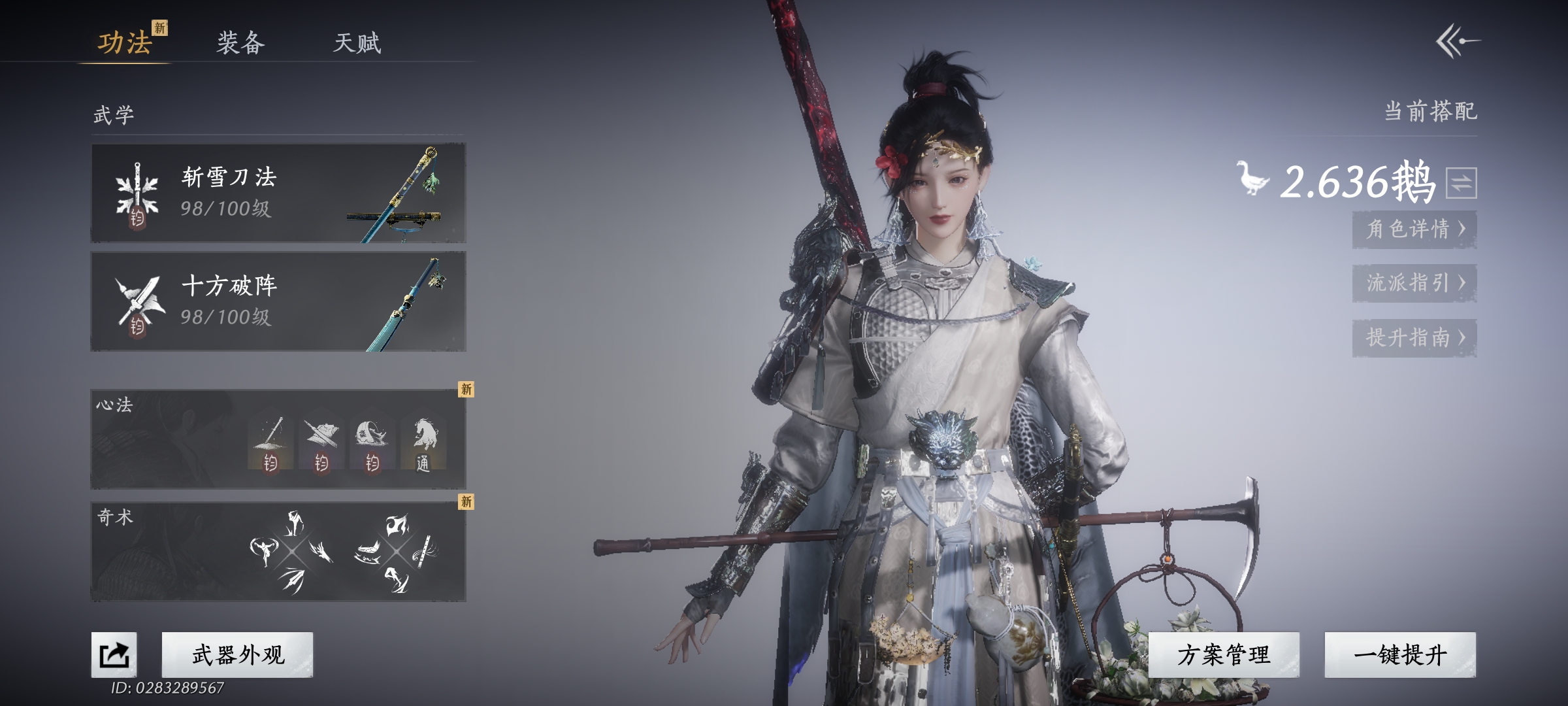This screenshot has width=1568, height=706.
Task: Toggle the swap arrows beside the power score
Action: tap(1461, 183)
